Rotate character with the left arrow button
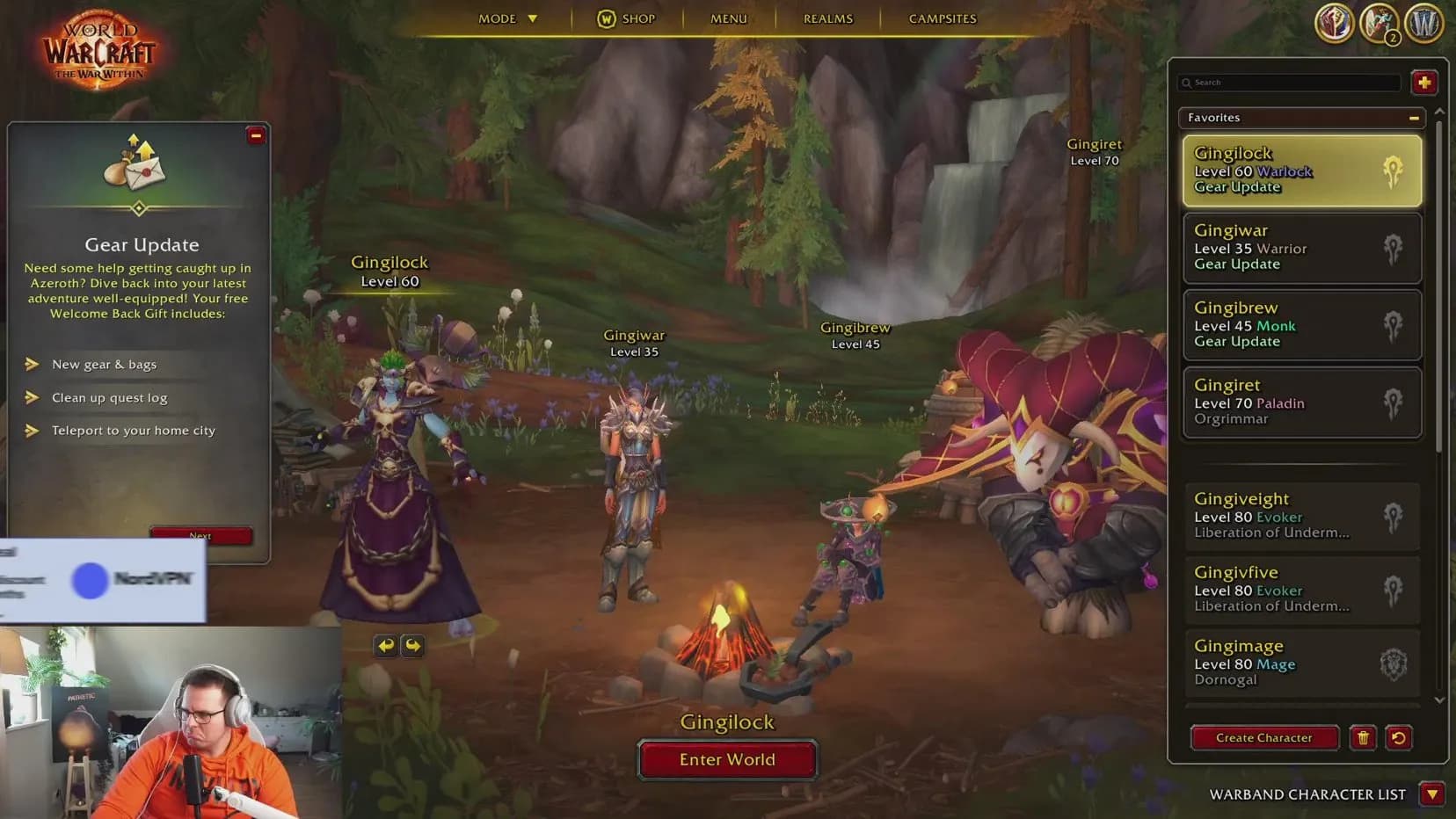Screen dimensions: 1456x819 tap(385, 646)
